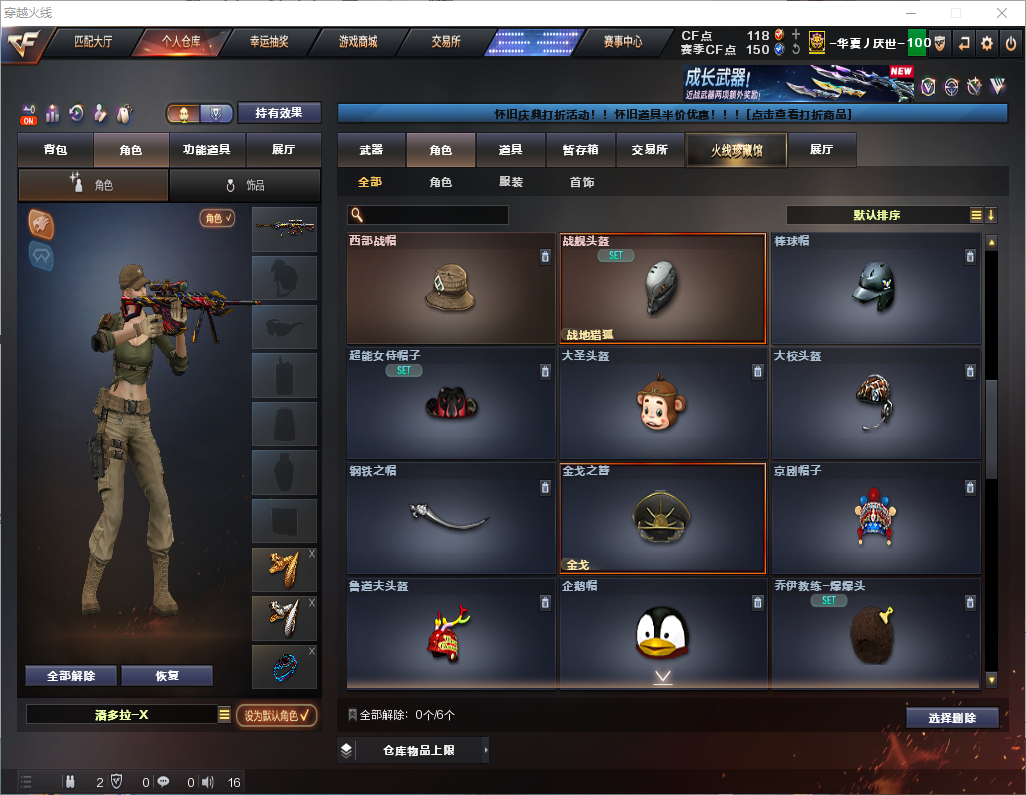Switch to the 赛事中心 tab
Screen dimensions: 1026x795
[x=622, y=42]
